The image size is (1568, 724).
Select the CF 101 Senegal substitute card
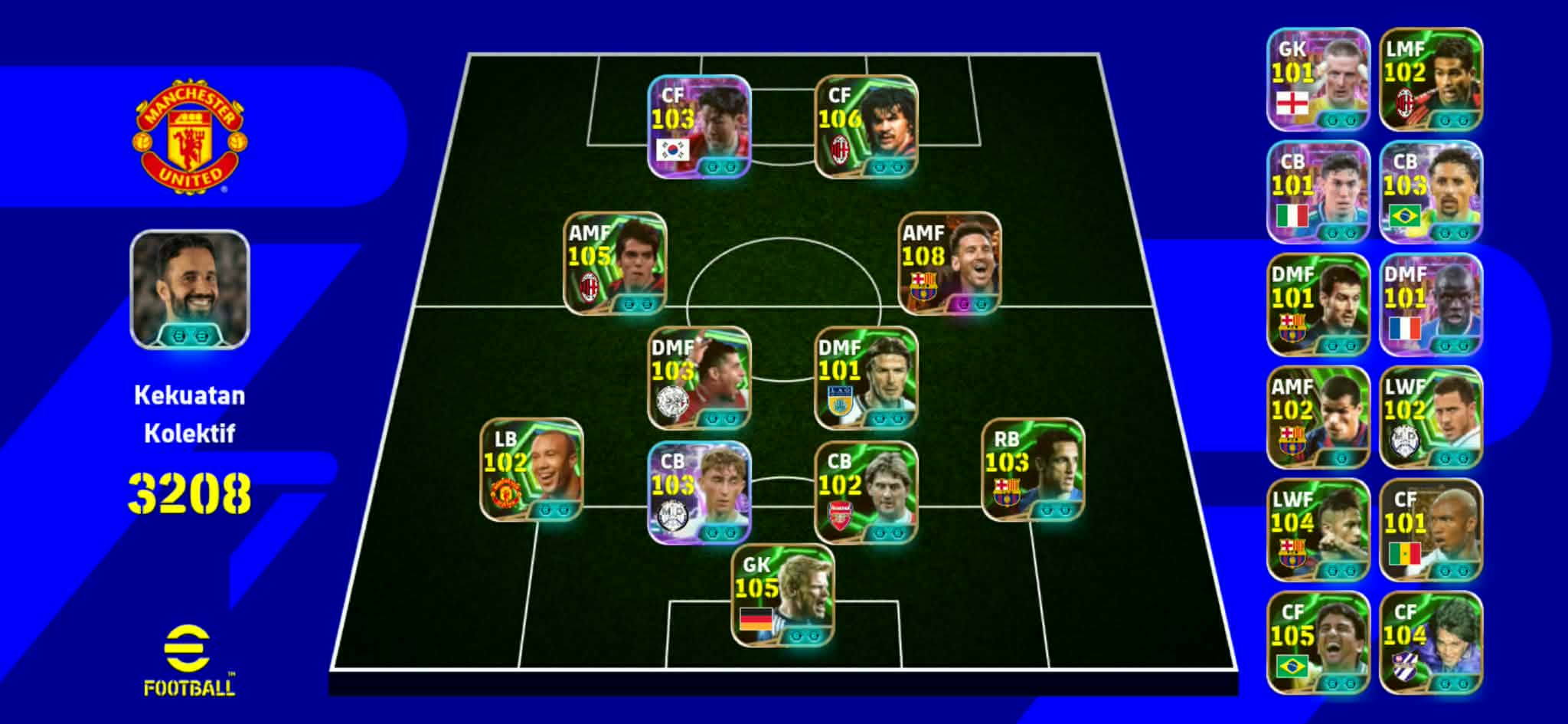[1430, 530]
